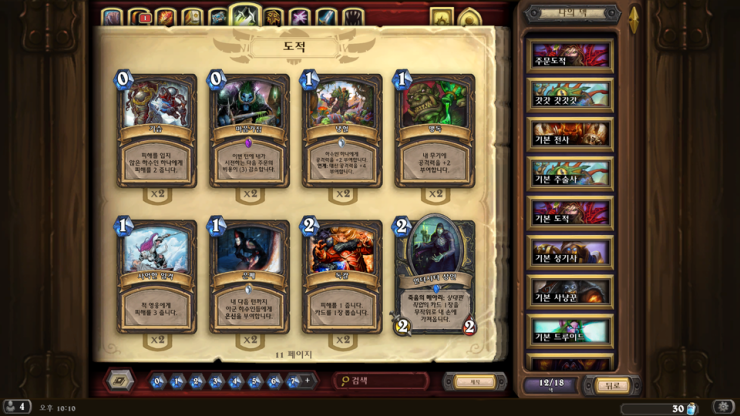The width and height of the screenshot is (740, 416).
Task: Select the 0-cost 기습 card
Action: coord(157,128)
